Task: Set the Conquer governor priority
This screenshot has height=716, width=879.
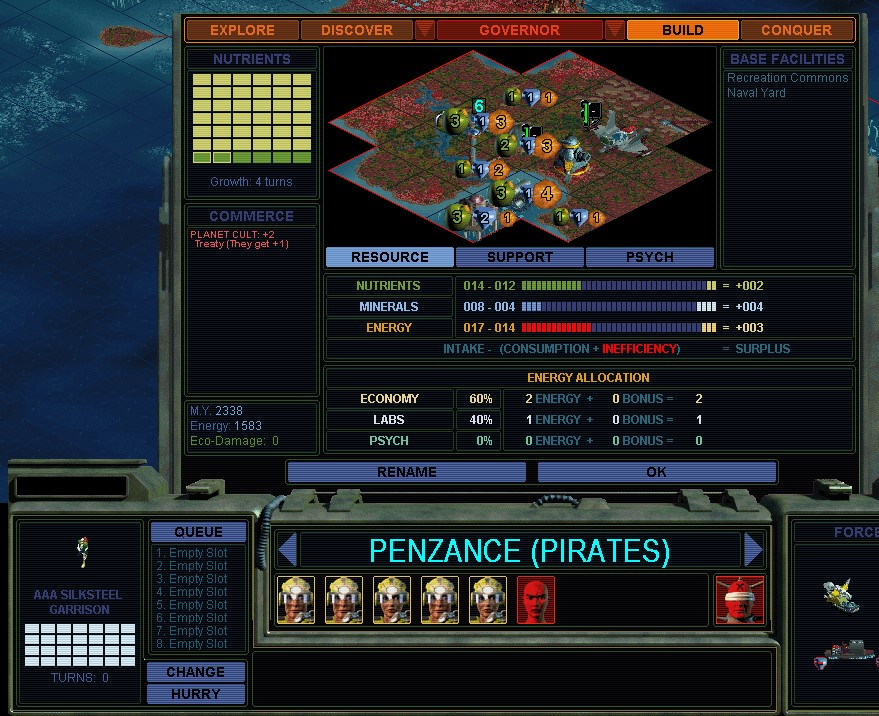Action: tap(796, 30)
